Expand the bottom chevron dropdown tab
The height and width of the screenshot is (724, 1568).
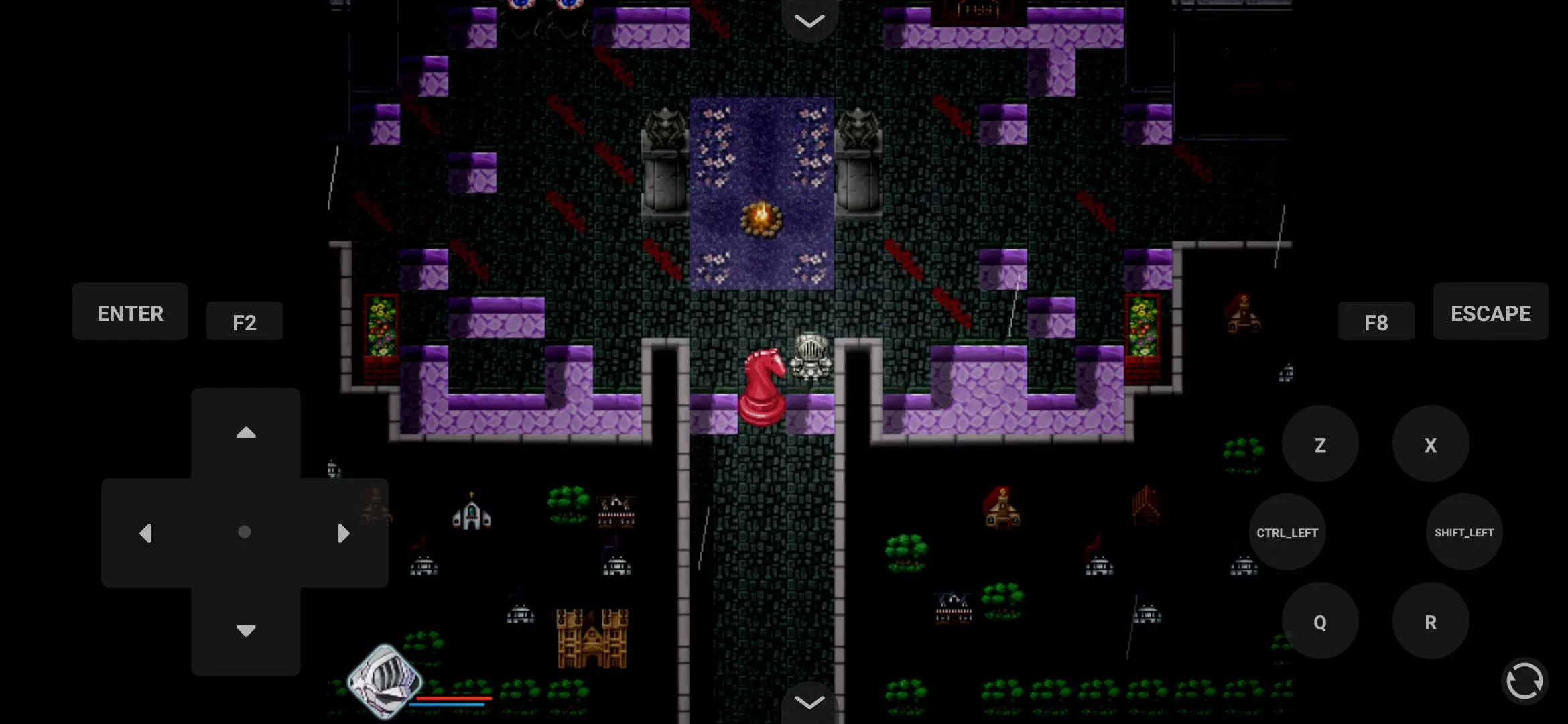click(809, 702)
